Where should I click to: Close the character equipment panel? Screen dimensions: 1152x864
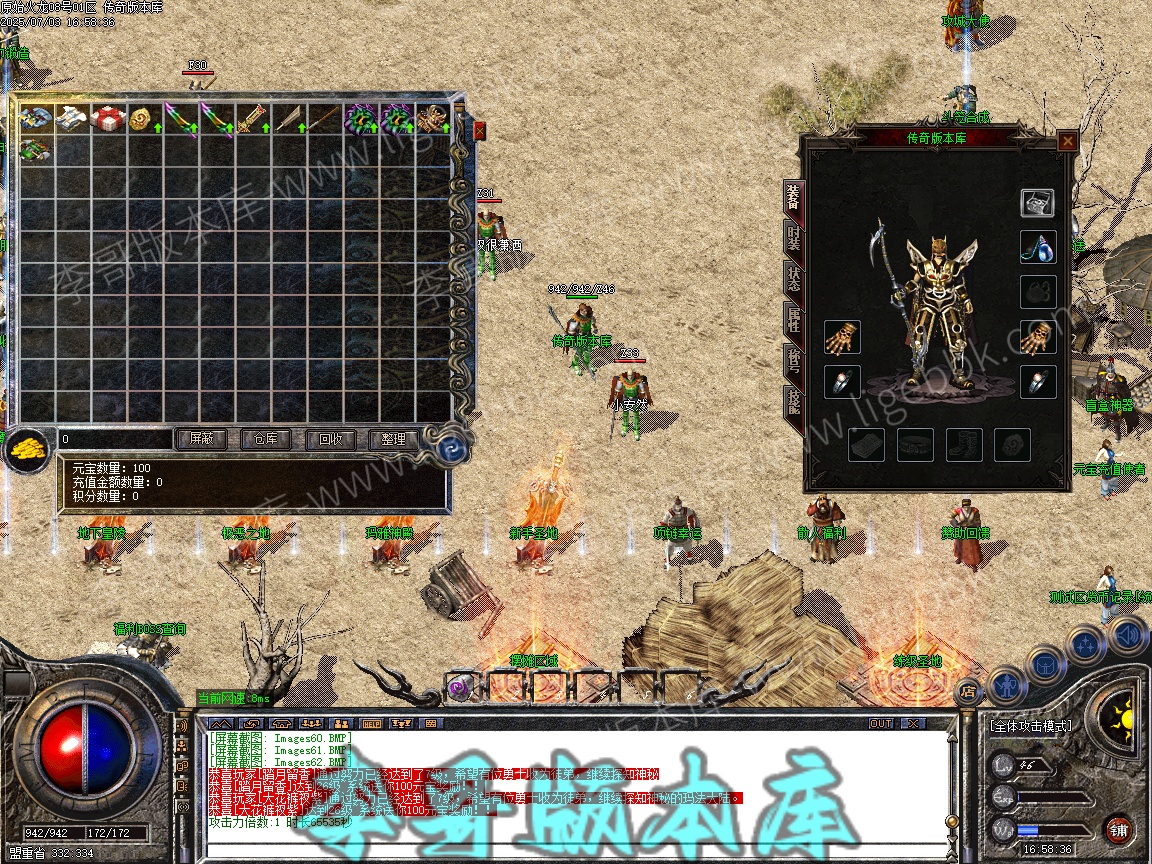(1068, 141)
